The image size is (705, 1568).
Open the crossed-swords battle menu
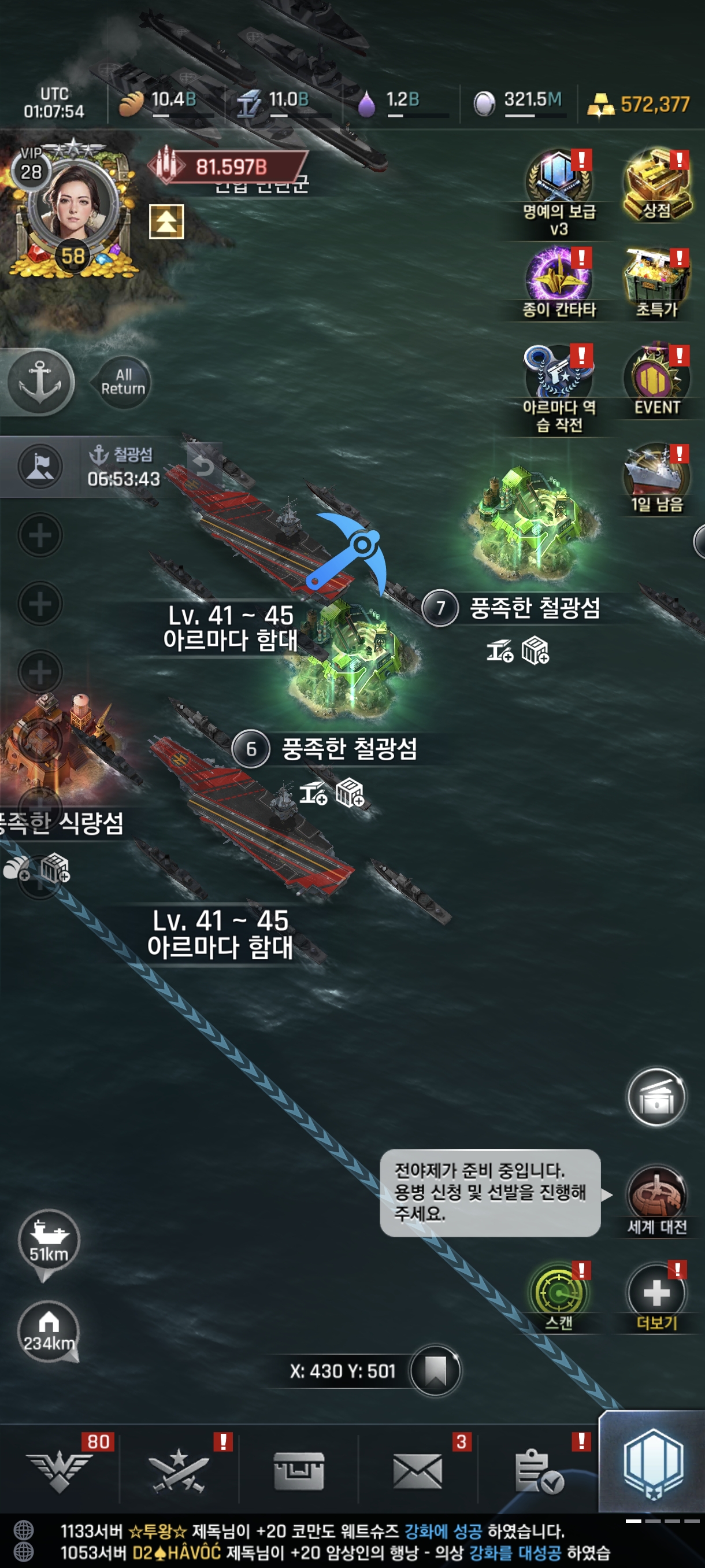pyautogui.click(x=178, y=1471)
